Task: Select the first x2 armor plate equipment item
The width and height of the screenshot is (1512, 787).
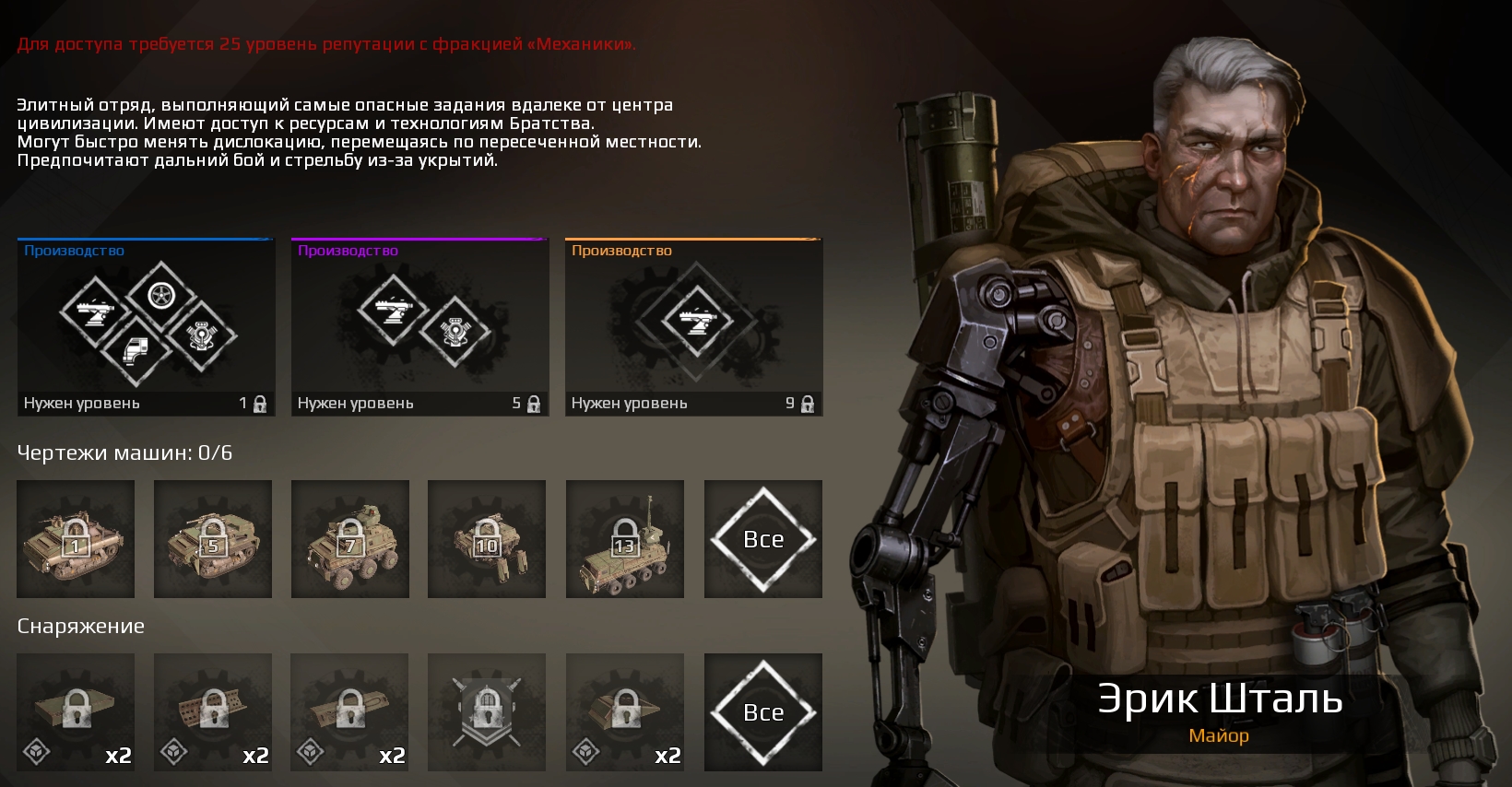Action: tap(75, 712)
